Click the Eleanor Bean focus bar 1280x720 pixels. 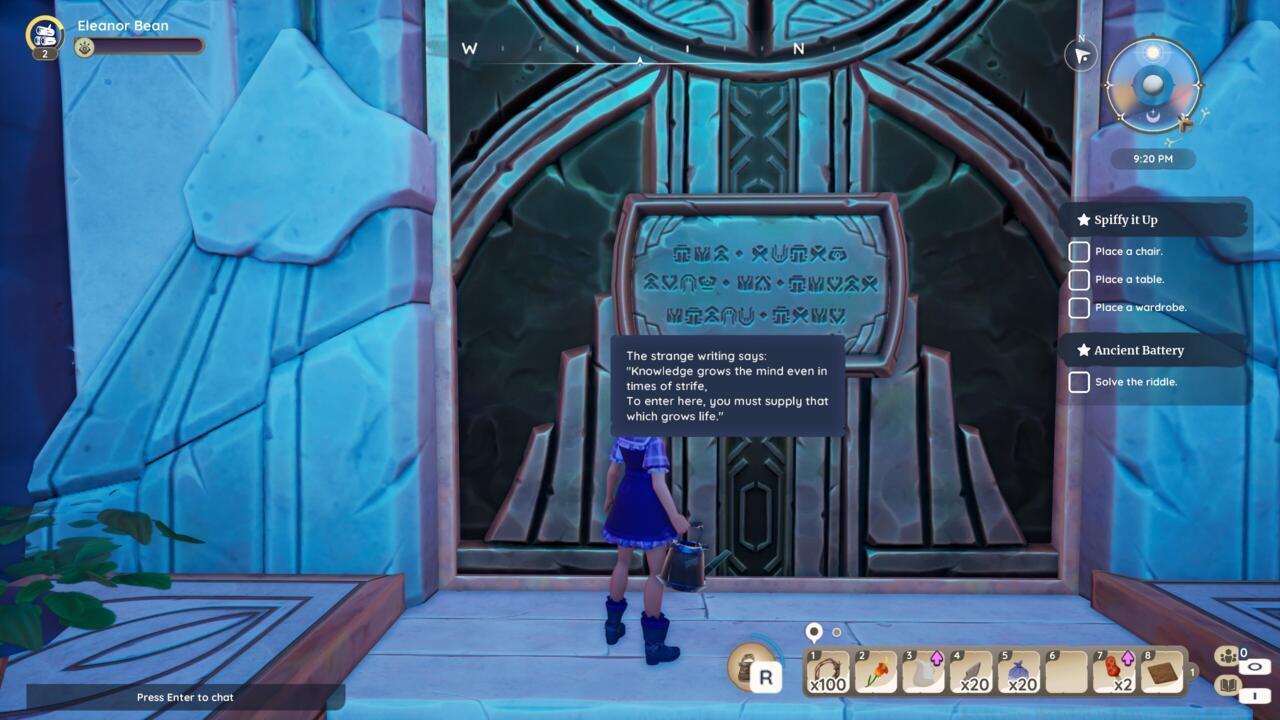pos(140,45)
